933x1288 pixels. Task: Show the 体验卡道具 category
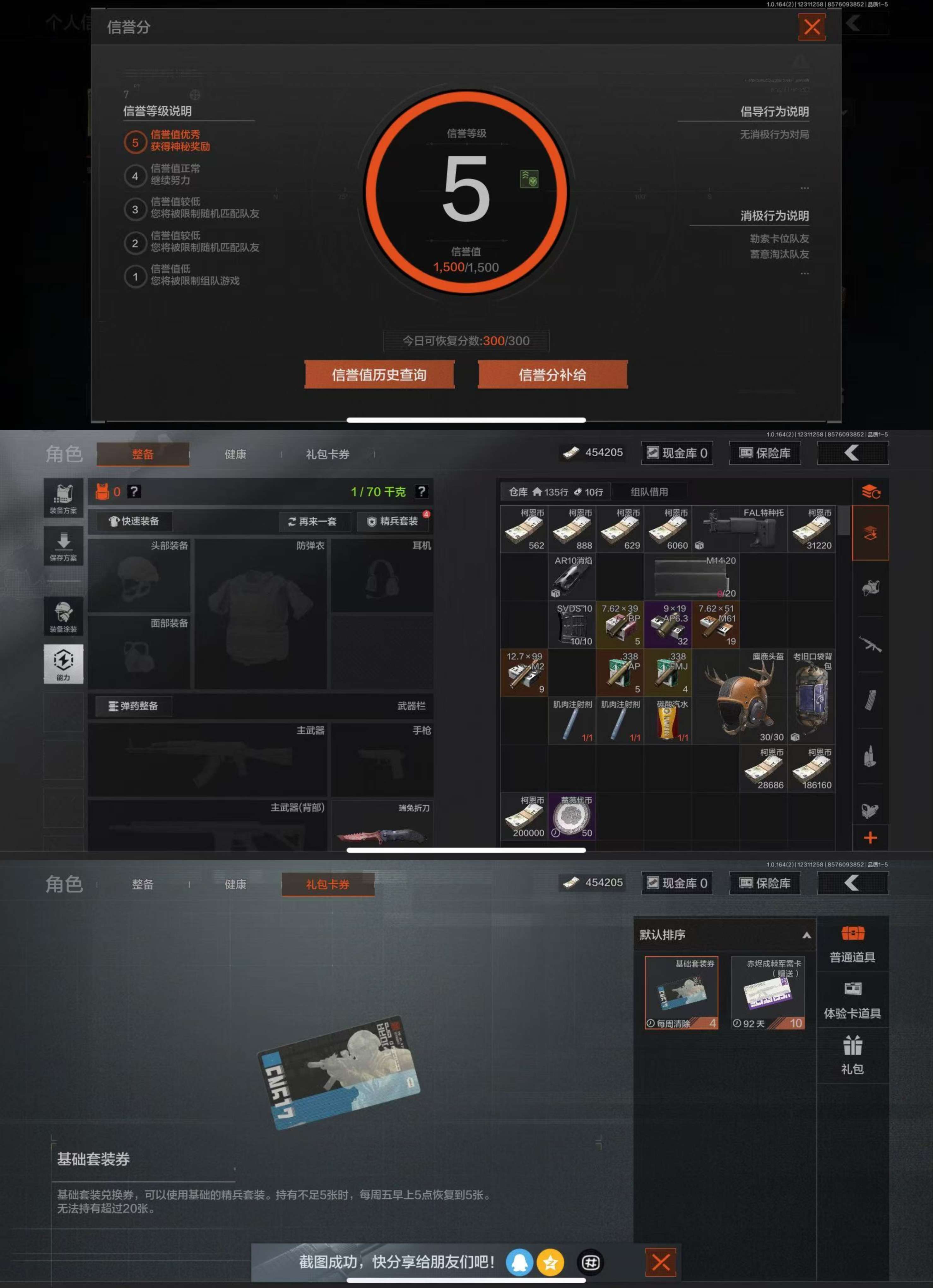pos(852,1001)
